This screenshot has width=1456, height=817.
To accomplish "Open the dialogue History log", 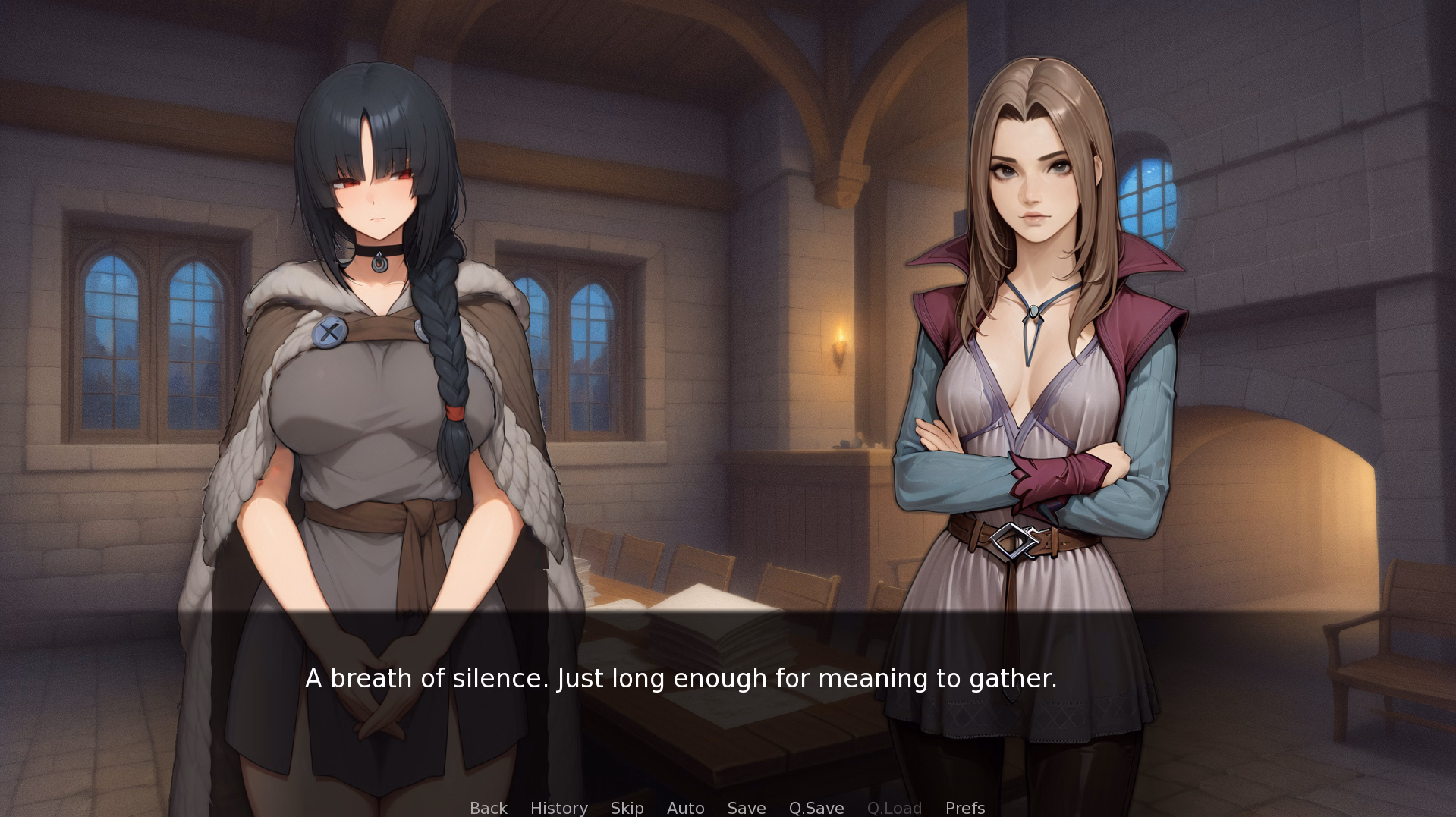I will click(558, 808).
